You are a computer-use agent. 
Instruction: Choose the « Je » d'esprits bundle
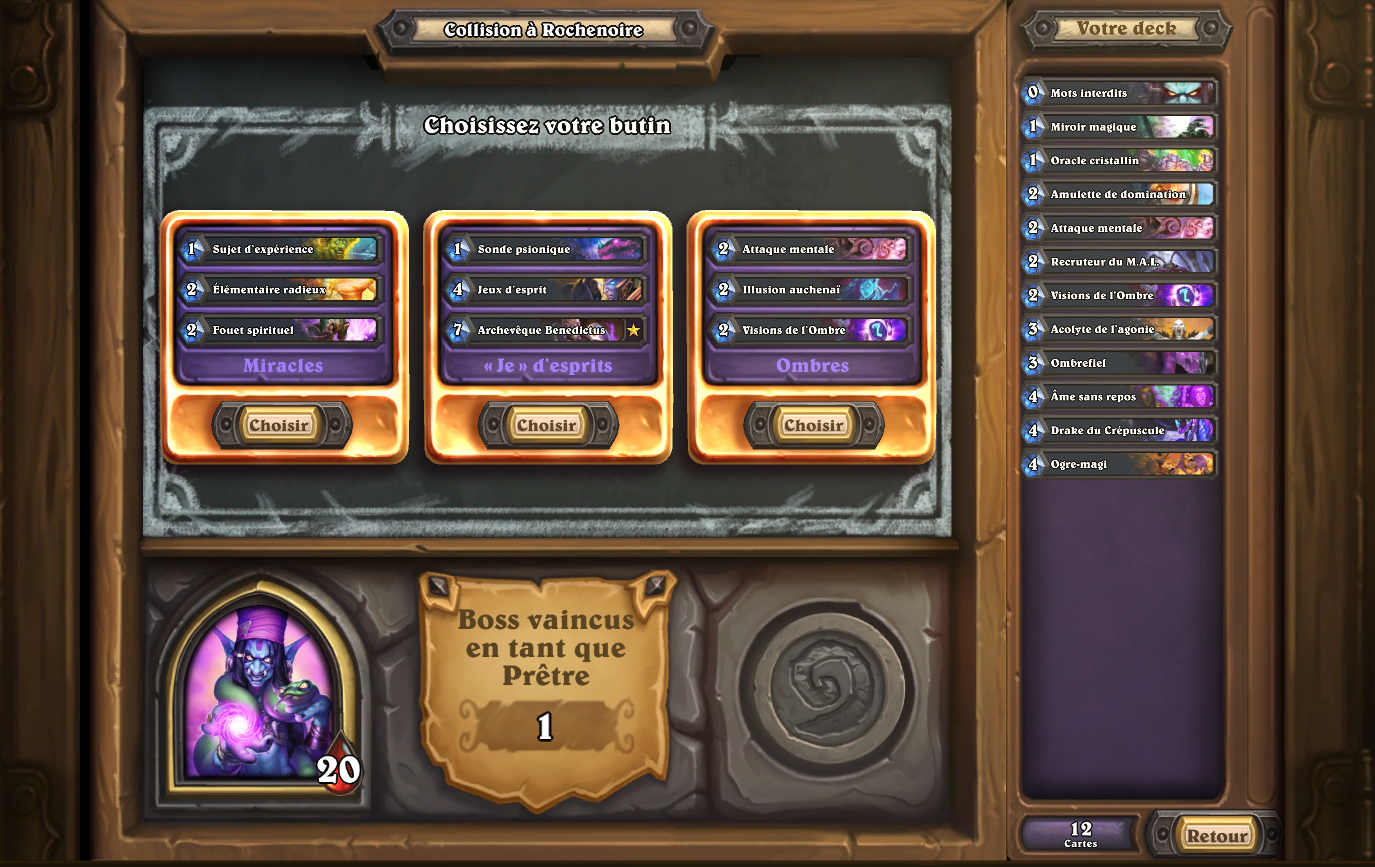[546, 424]
